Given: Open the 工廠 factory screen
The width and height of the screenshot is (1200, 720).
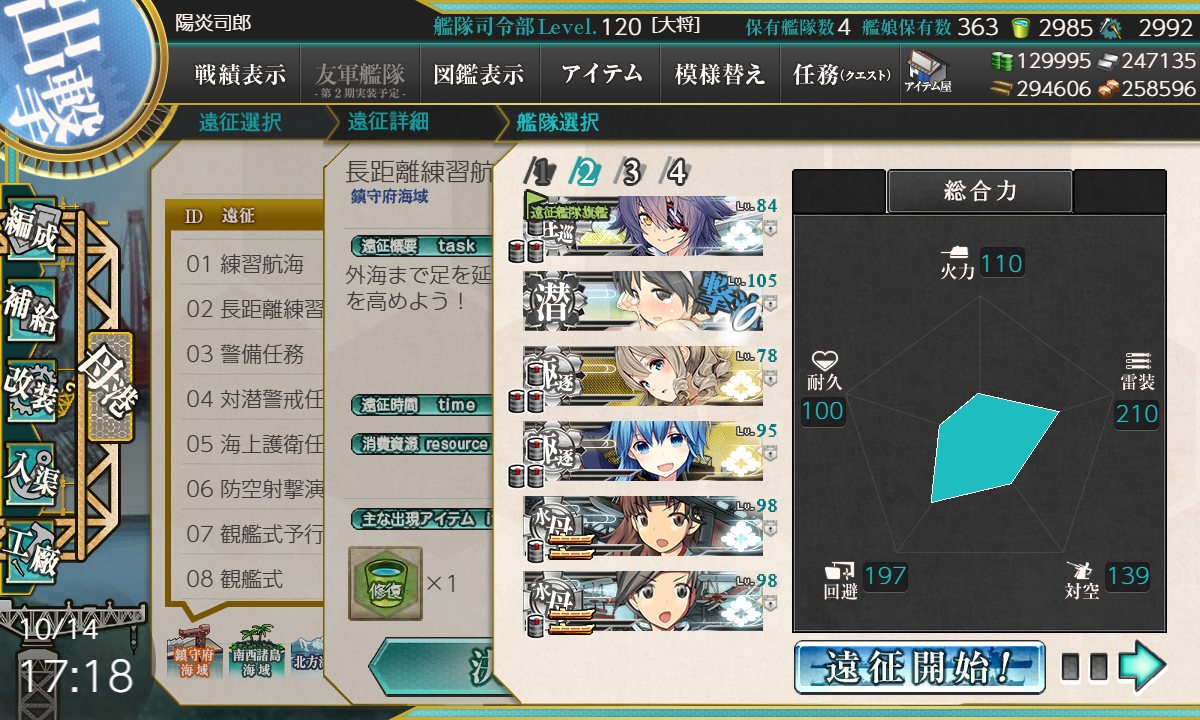Looking at the screenshot, I should pyautogui.click(x=32, y=547).
